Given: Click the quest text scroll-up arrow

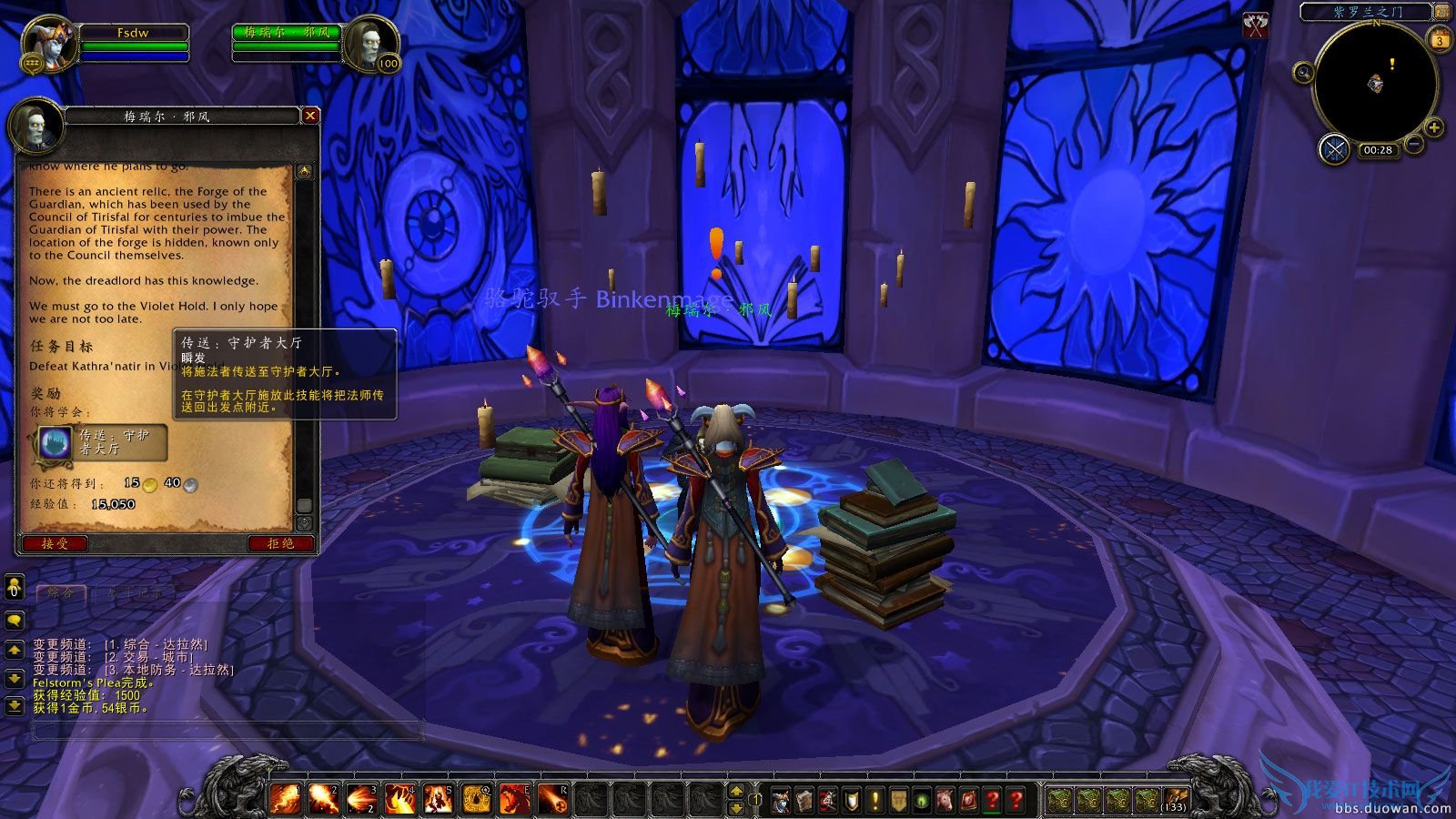Looking at the screenshot, I should coord(303,173).
